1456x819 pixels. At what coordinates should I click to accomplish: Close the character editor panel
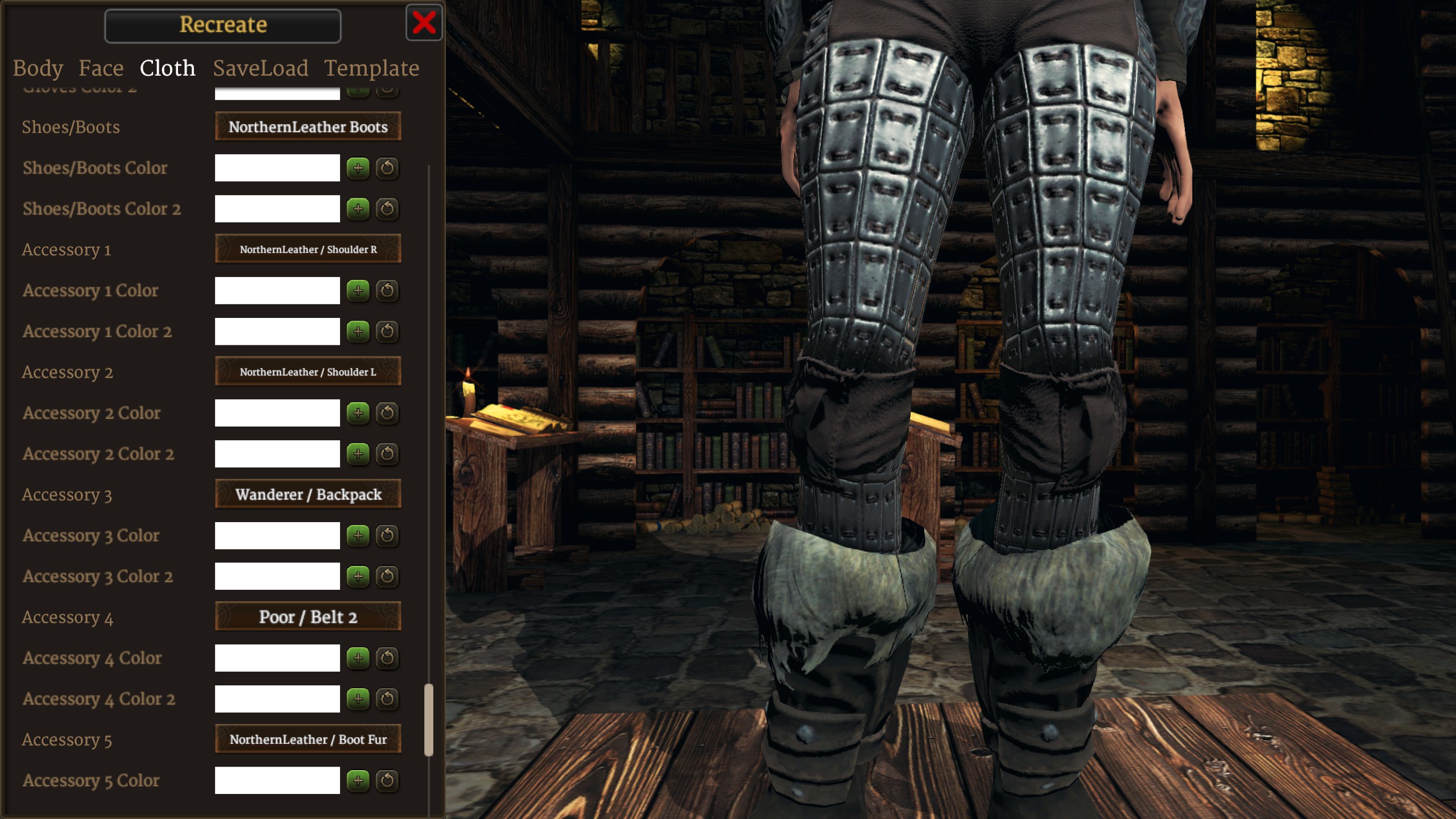(424, 23)
